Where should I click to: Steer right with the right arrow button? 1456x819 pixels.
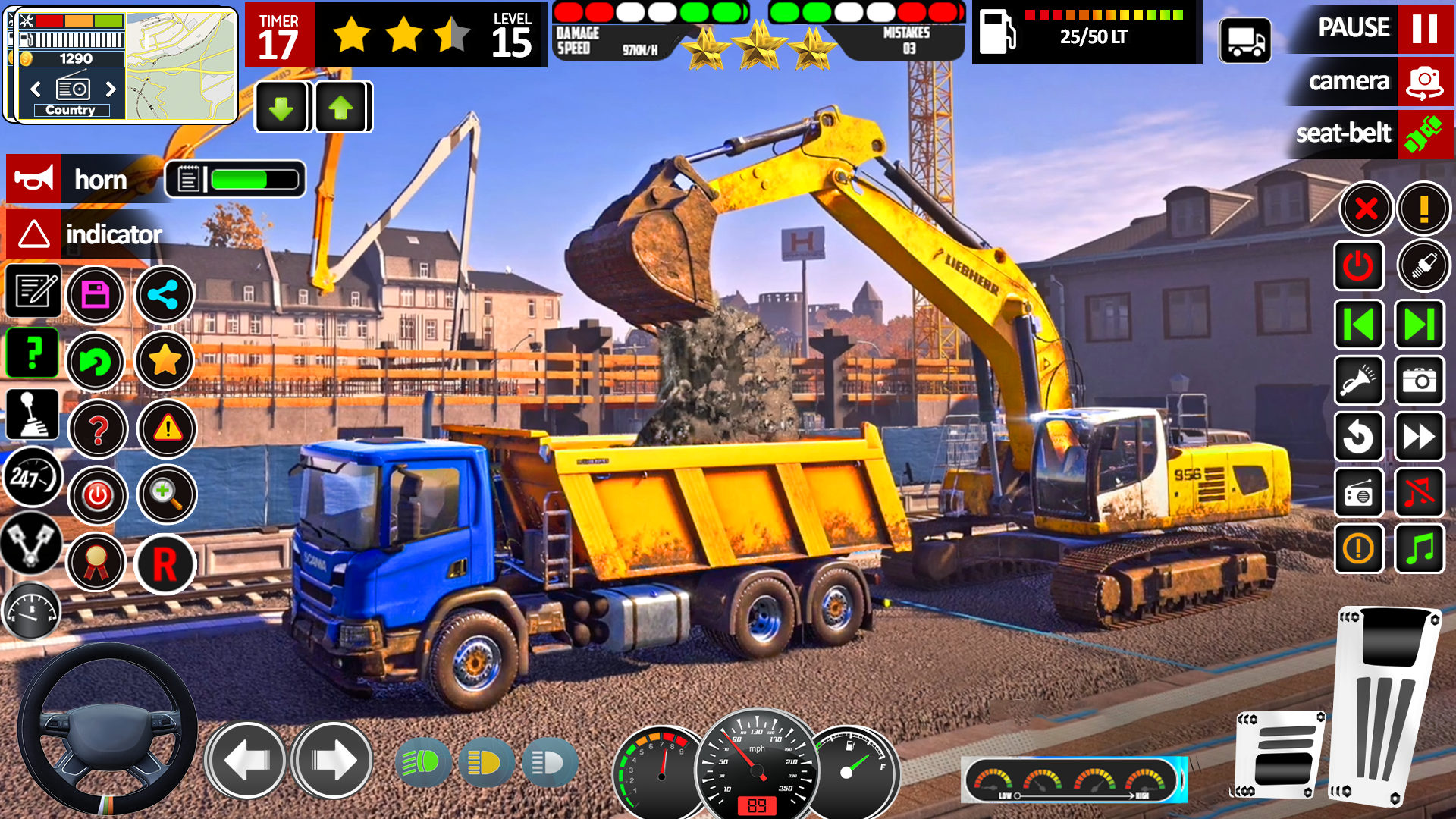pos(332,760)
